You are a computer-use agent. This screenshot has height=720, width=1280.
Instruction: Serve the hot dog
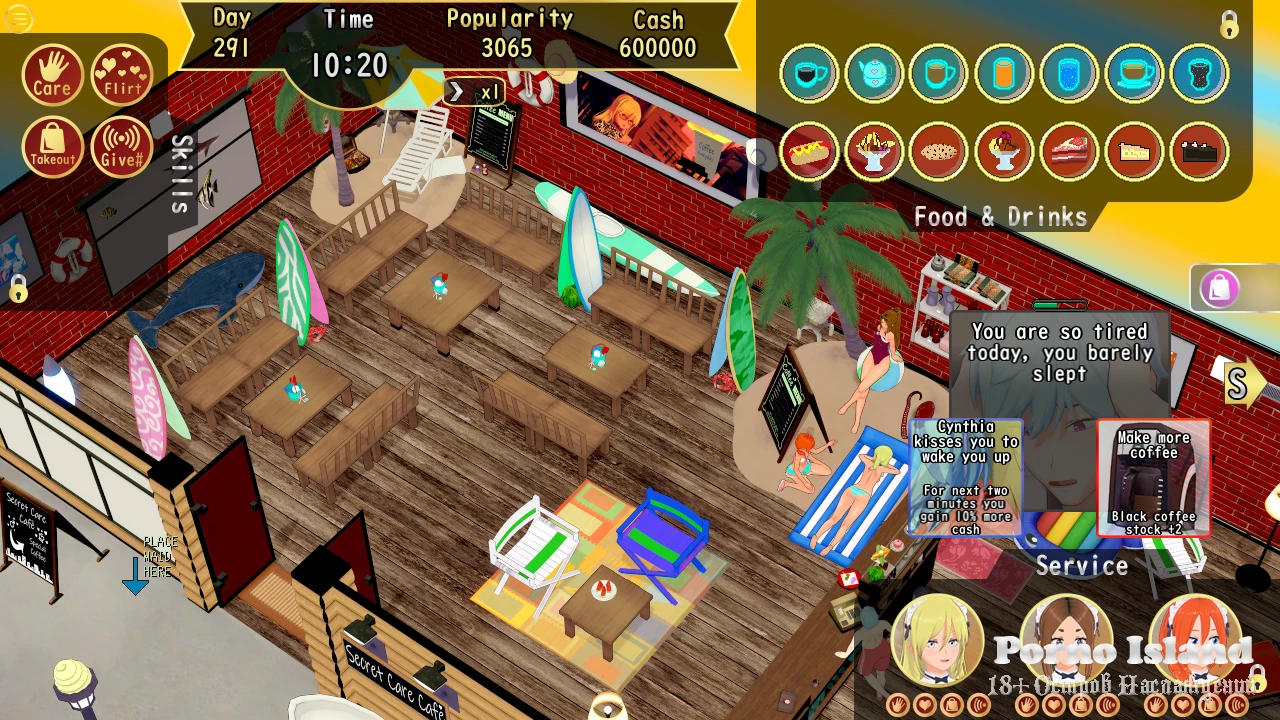point(809,151)
